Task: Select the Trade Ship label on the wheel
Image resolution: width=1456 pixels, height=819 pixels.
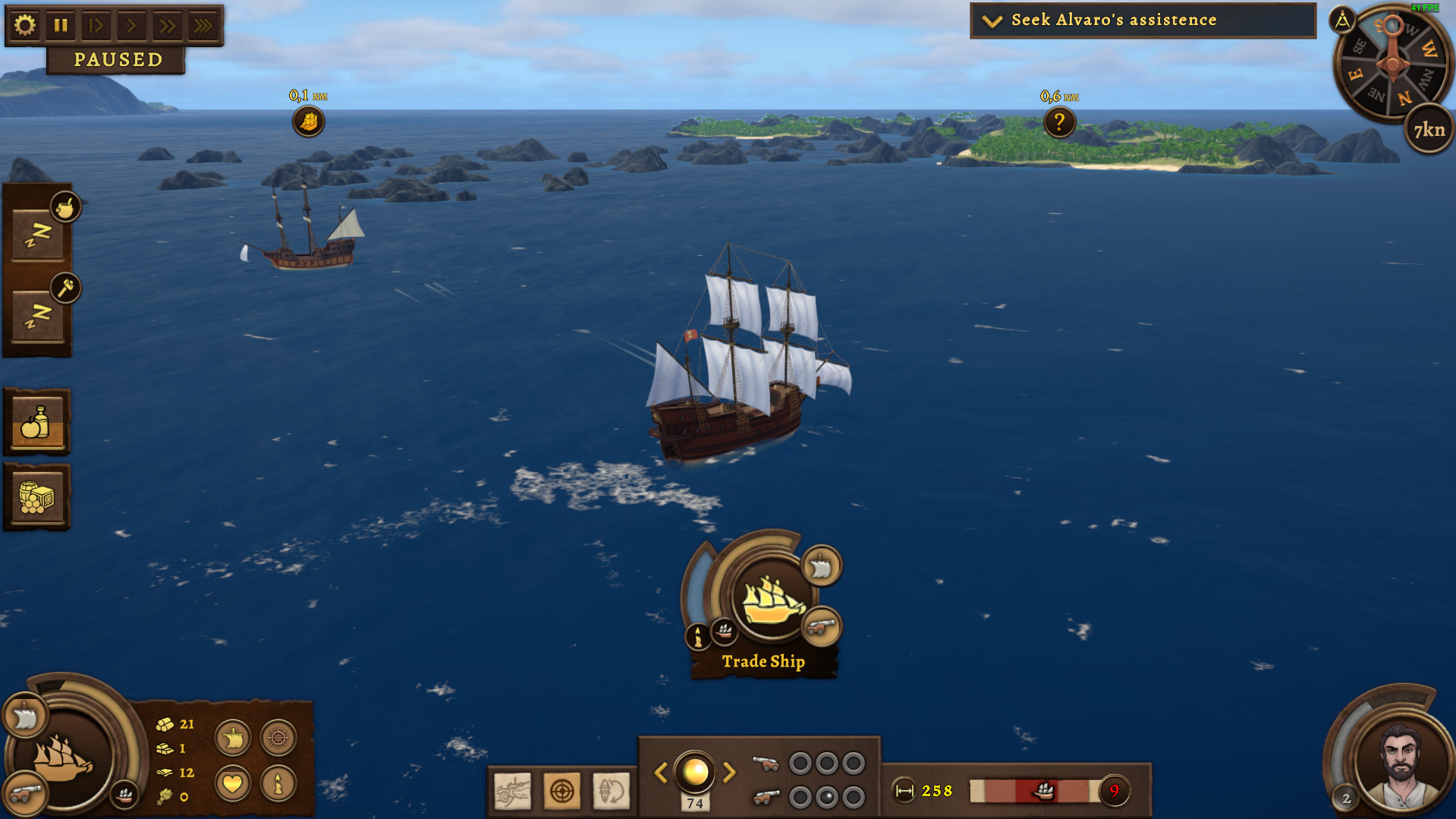Action: pyautogui.click(x=763, y=661)
